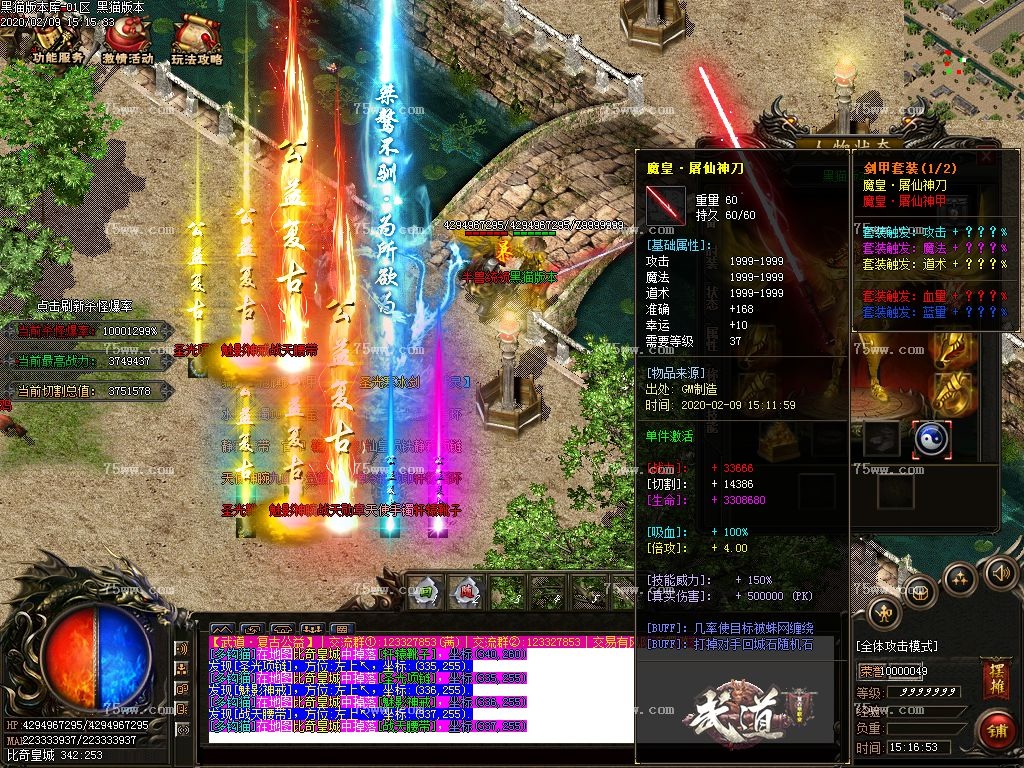
Task: Use the 回 return-stone hotbar slot
Action: point(425,591)
